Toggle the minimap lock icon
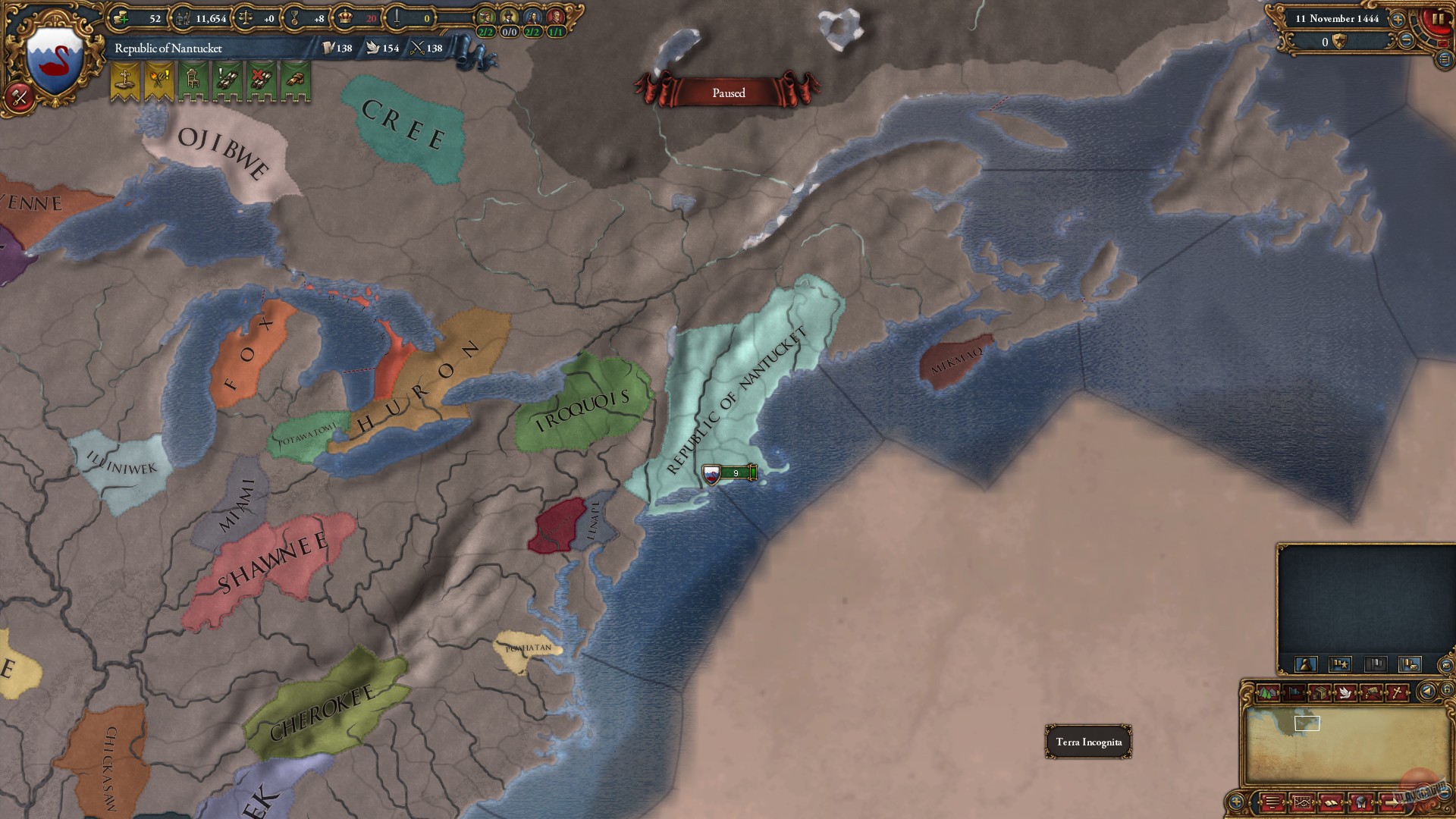 point(1448,690)
